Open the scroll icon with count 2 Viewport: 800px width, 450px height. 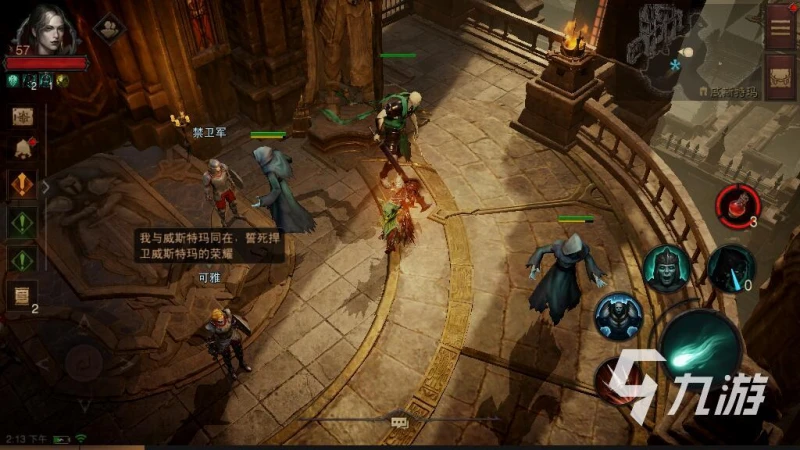click(22, 294)
